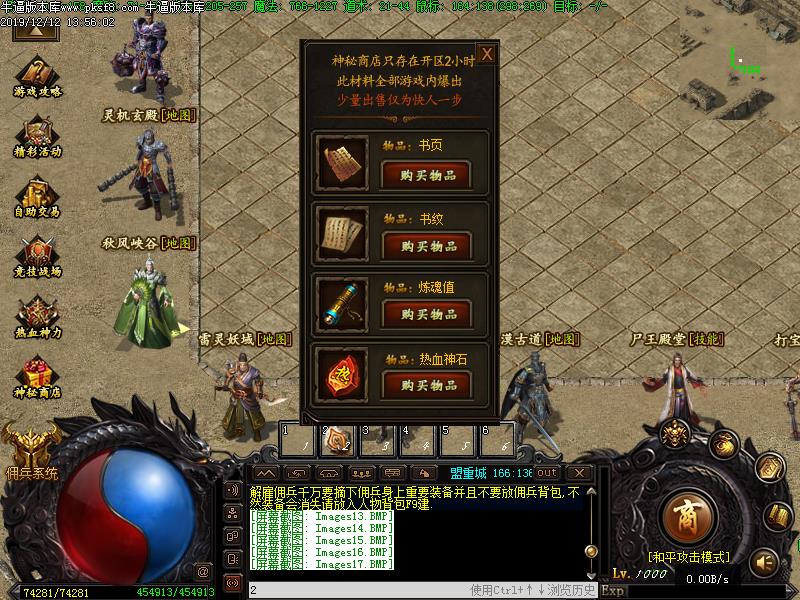The image size is (800, 600).
Task: Click the 'out' button on chat bar
Action: tap(547, 472)
